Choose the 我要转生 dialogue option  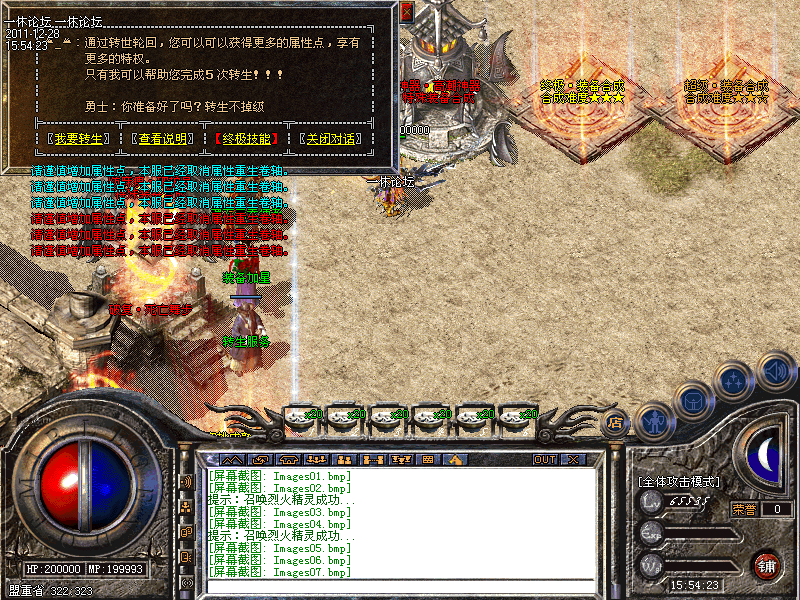[x=79, y=139]
